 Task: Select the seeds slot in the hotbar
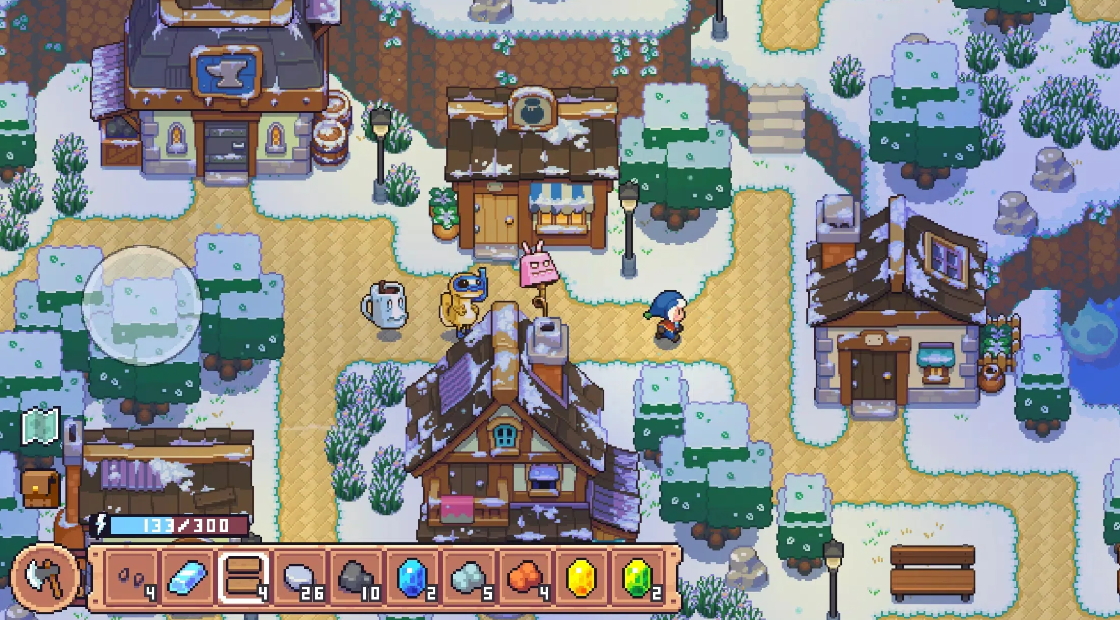(x=131, y=578)
